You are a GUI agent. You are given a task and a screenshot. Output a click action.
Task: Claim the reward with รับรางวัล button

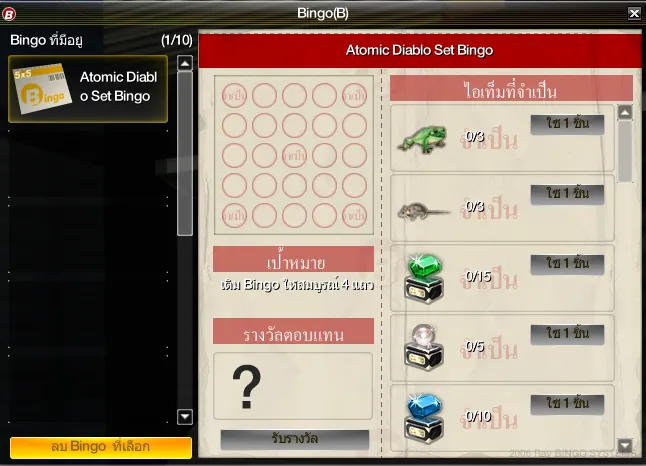(294, 439)
